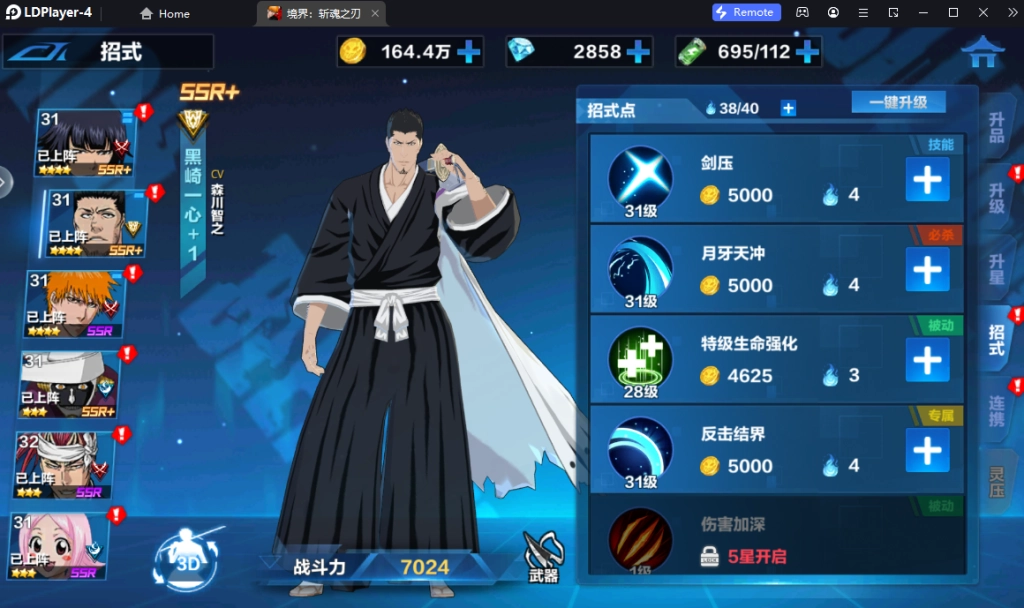
Task: Click the 一键升级 one-tap upgrade button
Action: click(898, 102)
